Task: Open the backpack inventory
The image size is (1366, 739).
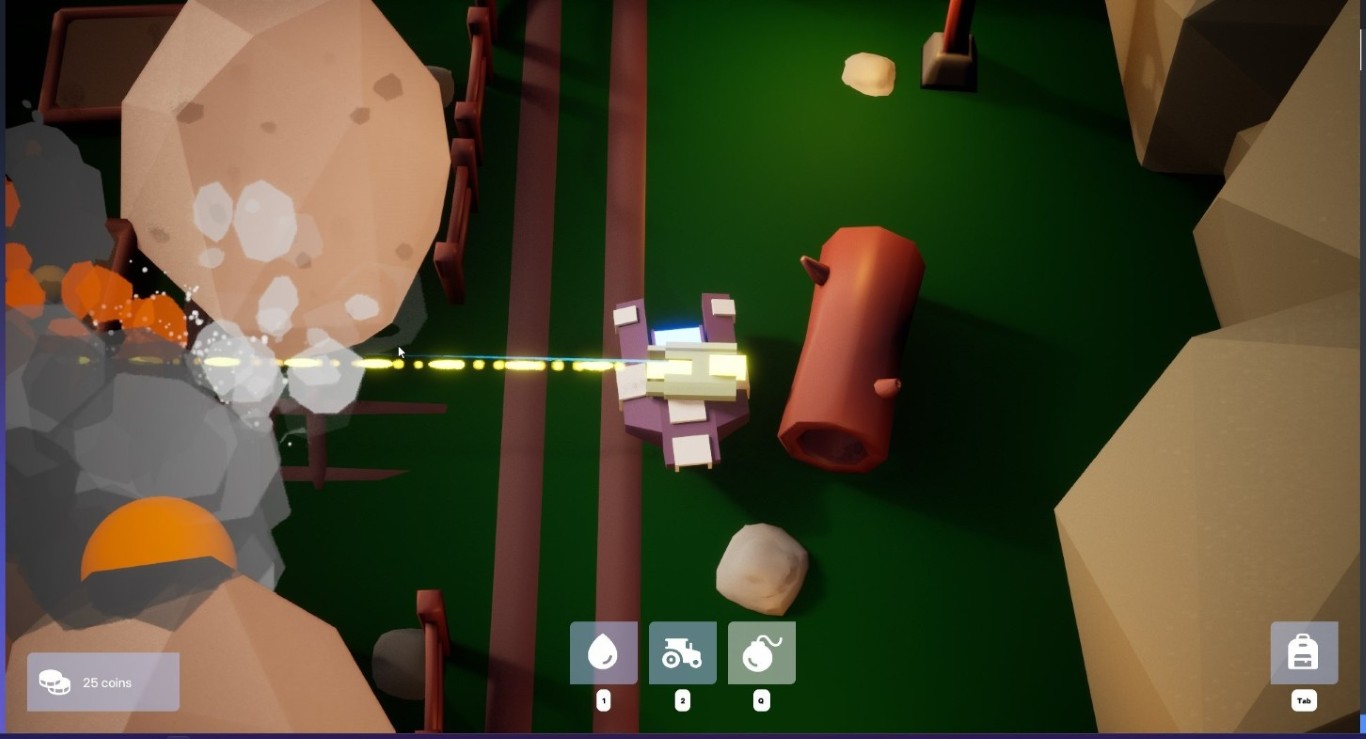Action: pyautogui.click(x=1303, y=653)
